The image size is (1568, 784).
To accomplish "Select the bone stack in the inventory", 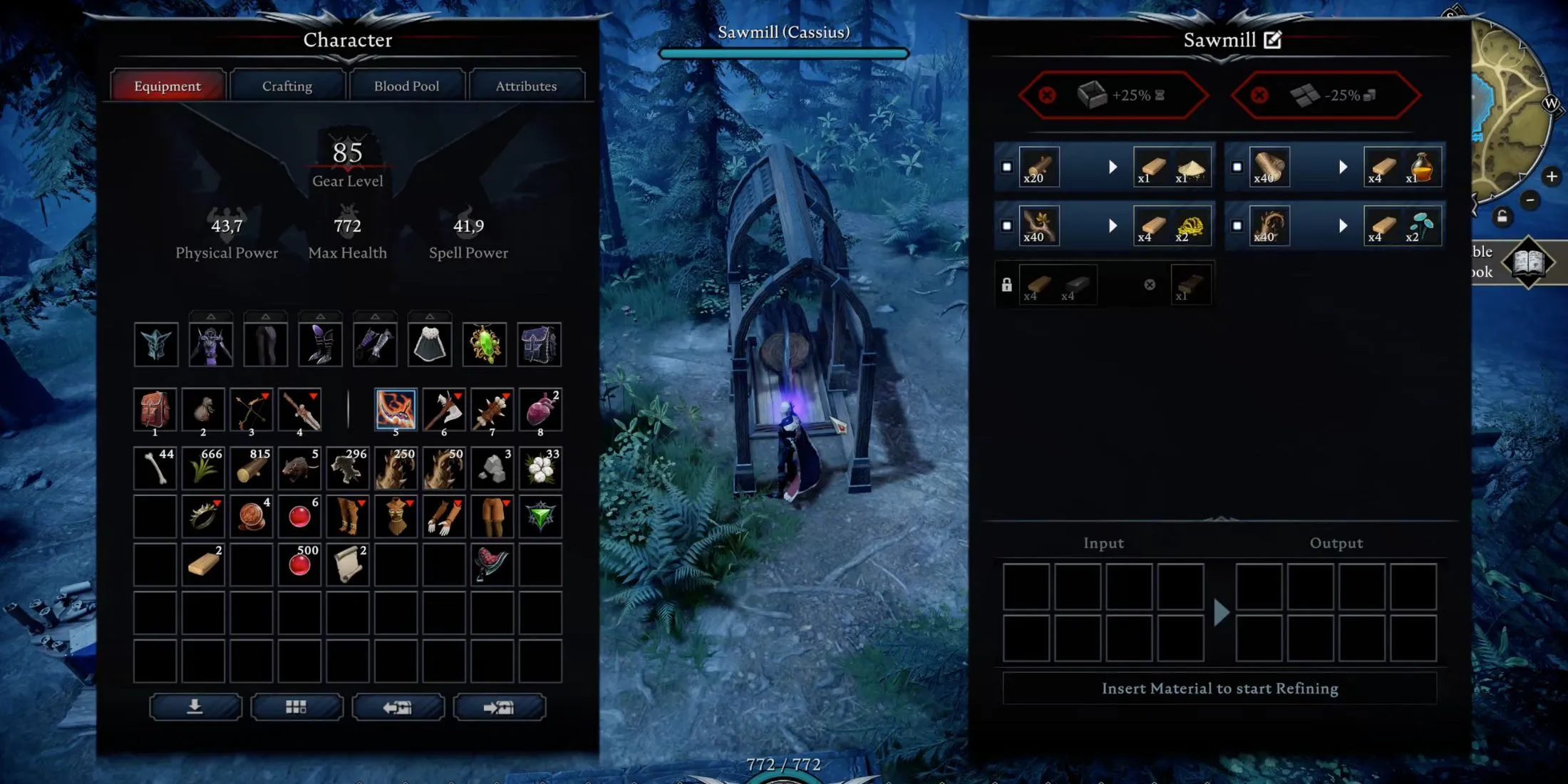I will (x=155, y=468).
